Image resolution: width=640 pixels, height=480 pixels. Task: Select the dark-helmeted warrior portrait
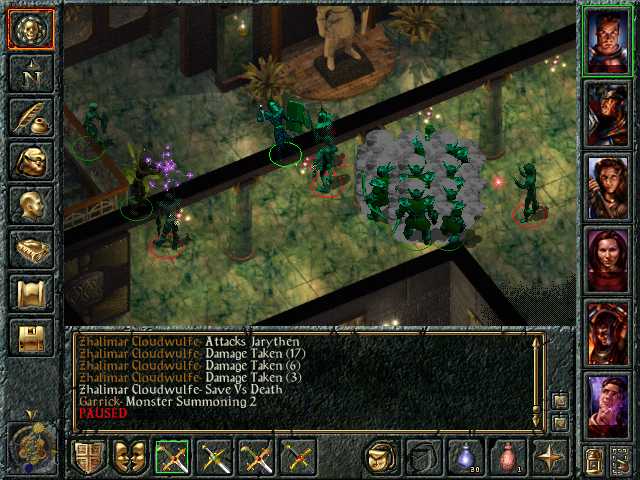(608, 113)
